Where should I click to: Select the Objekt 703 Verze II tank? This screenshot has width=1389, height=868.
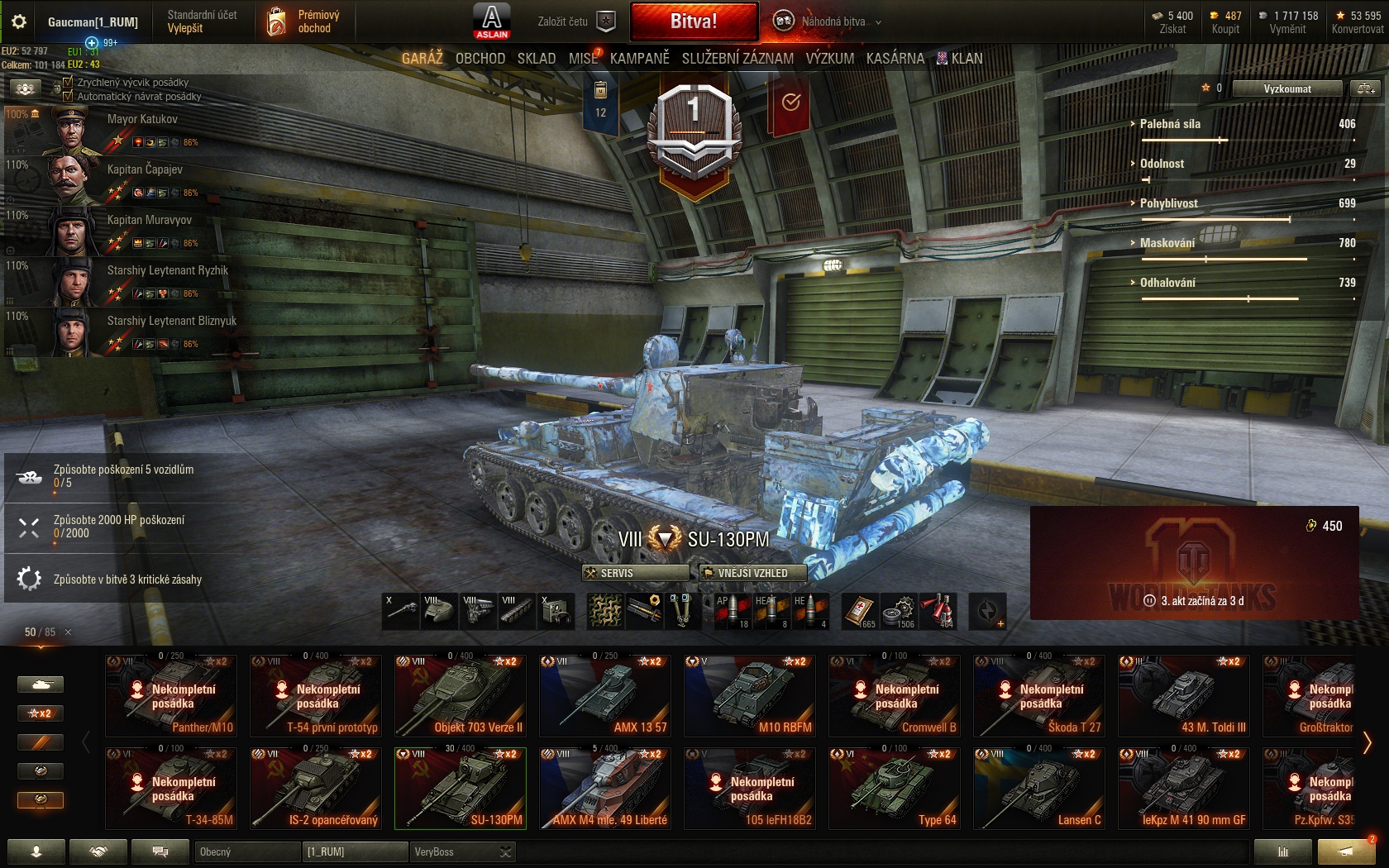coord(461,696)
